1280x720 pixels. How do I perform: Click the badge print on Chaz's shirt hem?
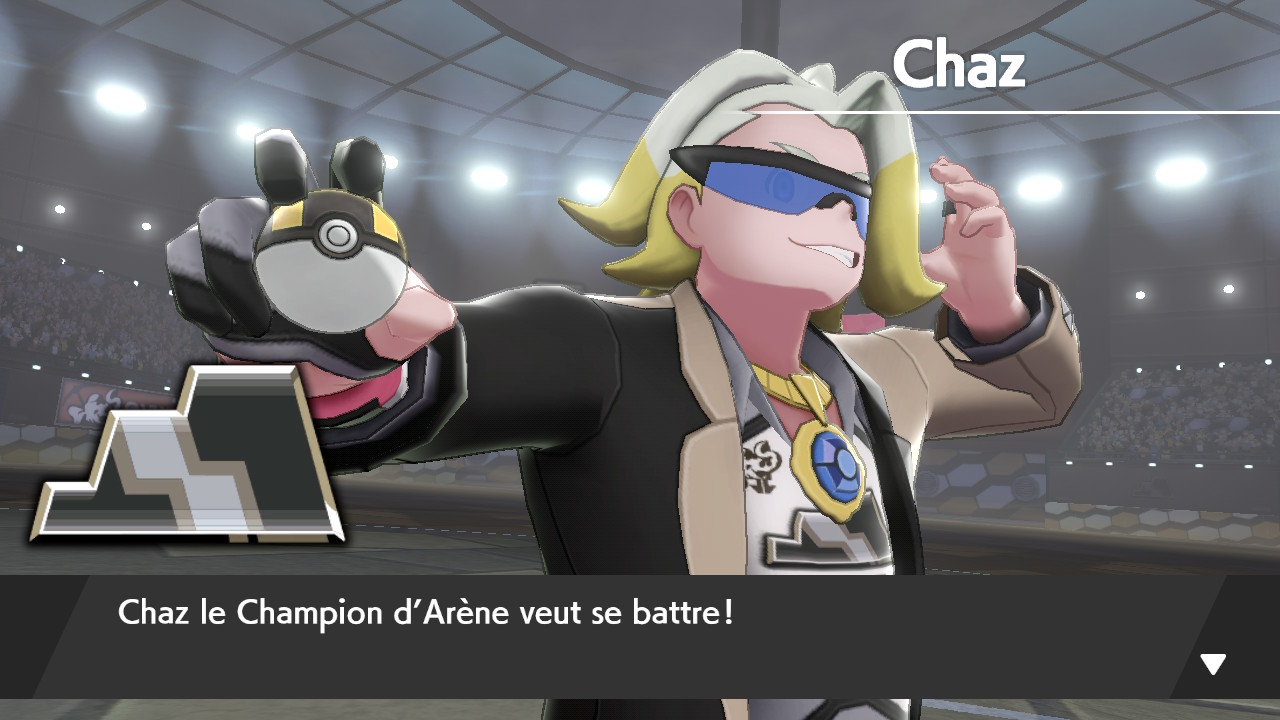pyautogui.click(x=826, y=545)
